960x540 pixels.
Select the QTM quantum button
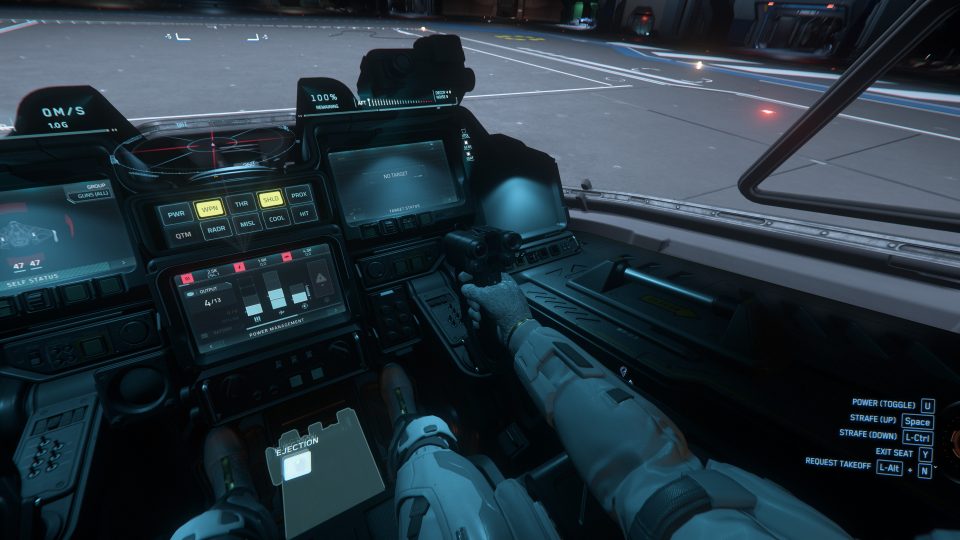point(183,235)
